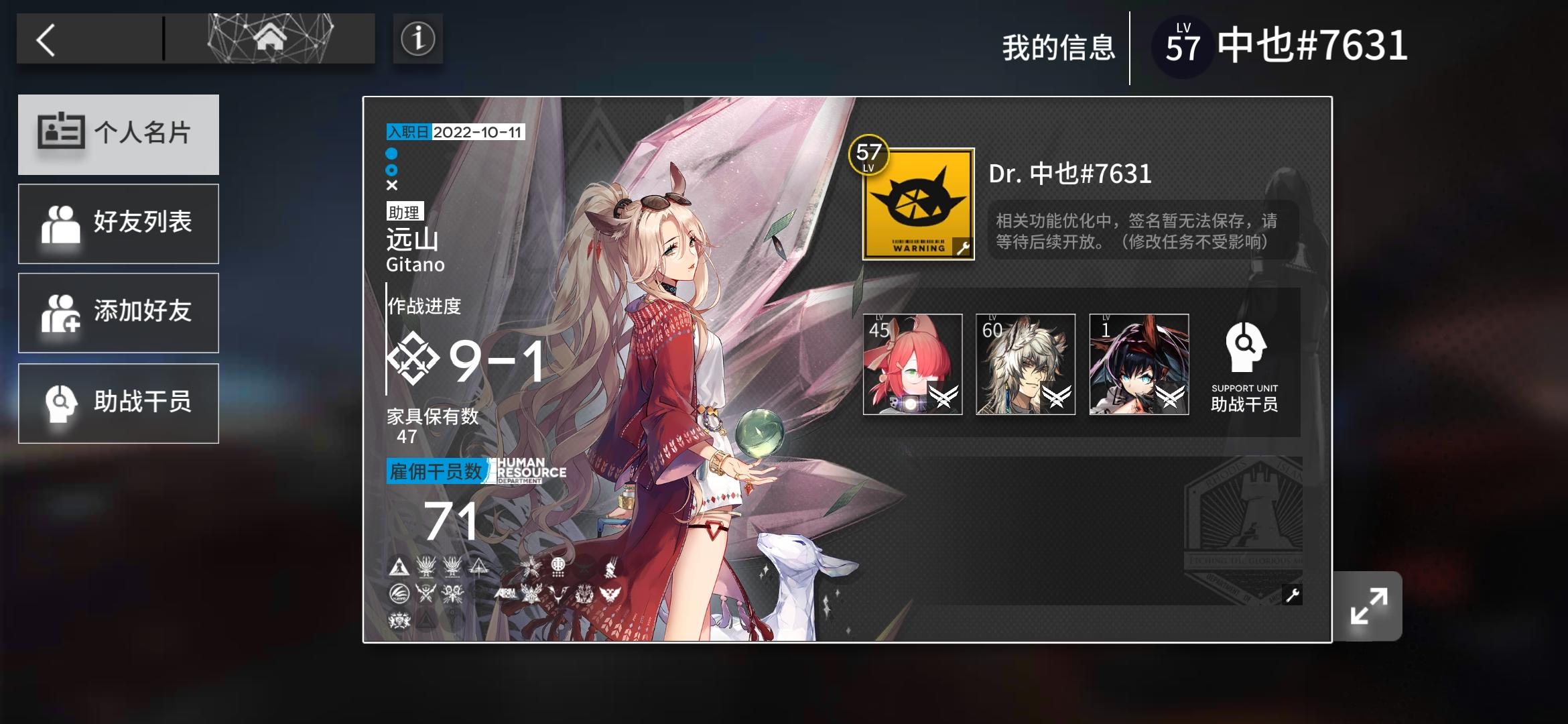
Task: Click the 我的信息 header label
Action: [x=1059, y=48]
